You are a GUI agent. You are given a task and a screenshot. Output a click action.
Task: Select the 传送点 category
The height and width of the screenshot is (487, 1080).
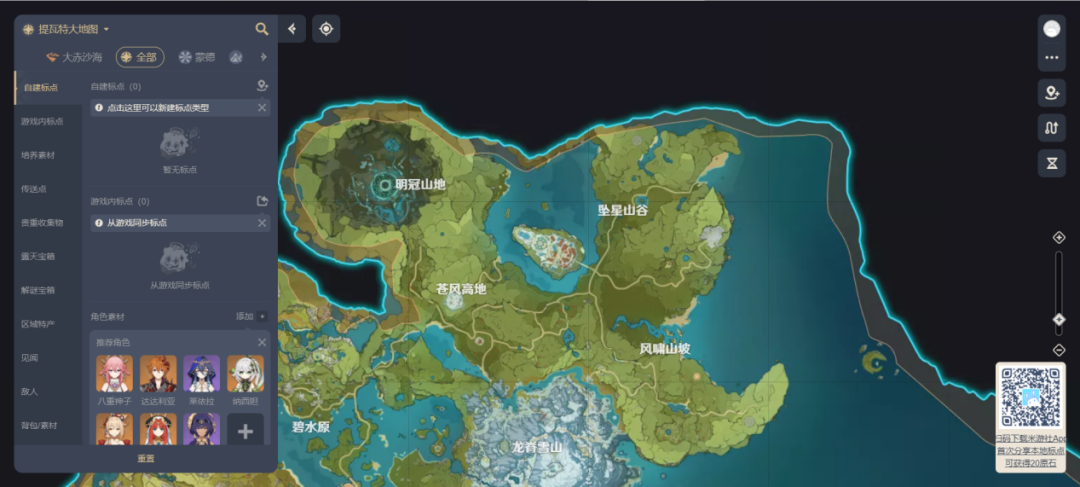(x=35, y=189)
